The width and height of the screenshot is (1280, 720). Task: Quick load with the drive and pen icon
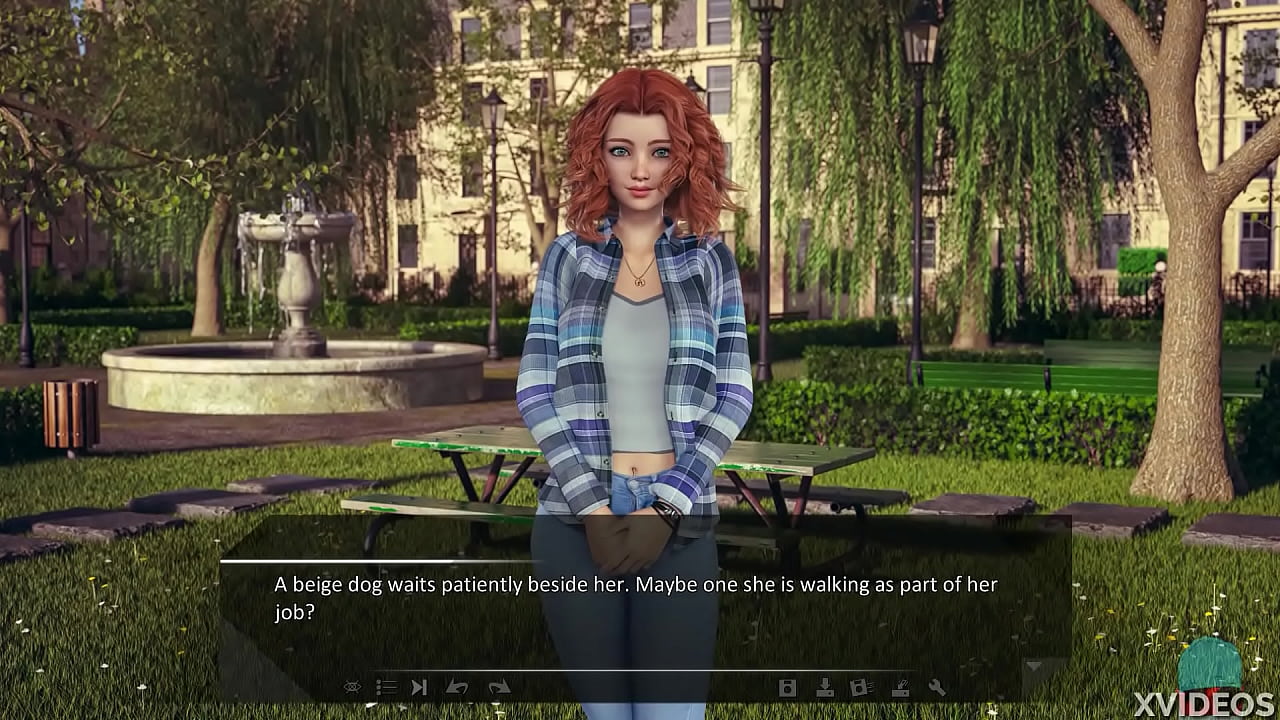click(899, 687)
